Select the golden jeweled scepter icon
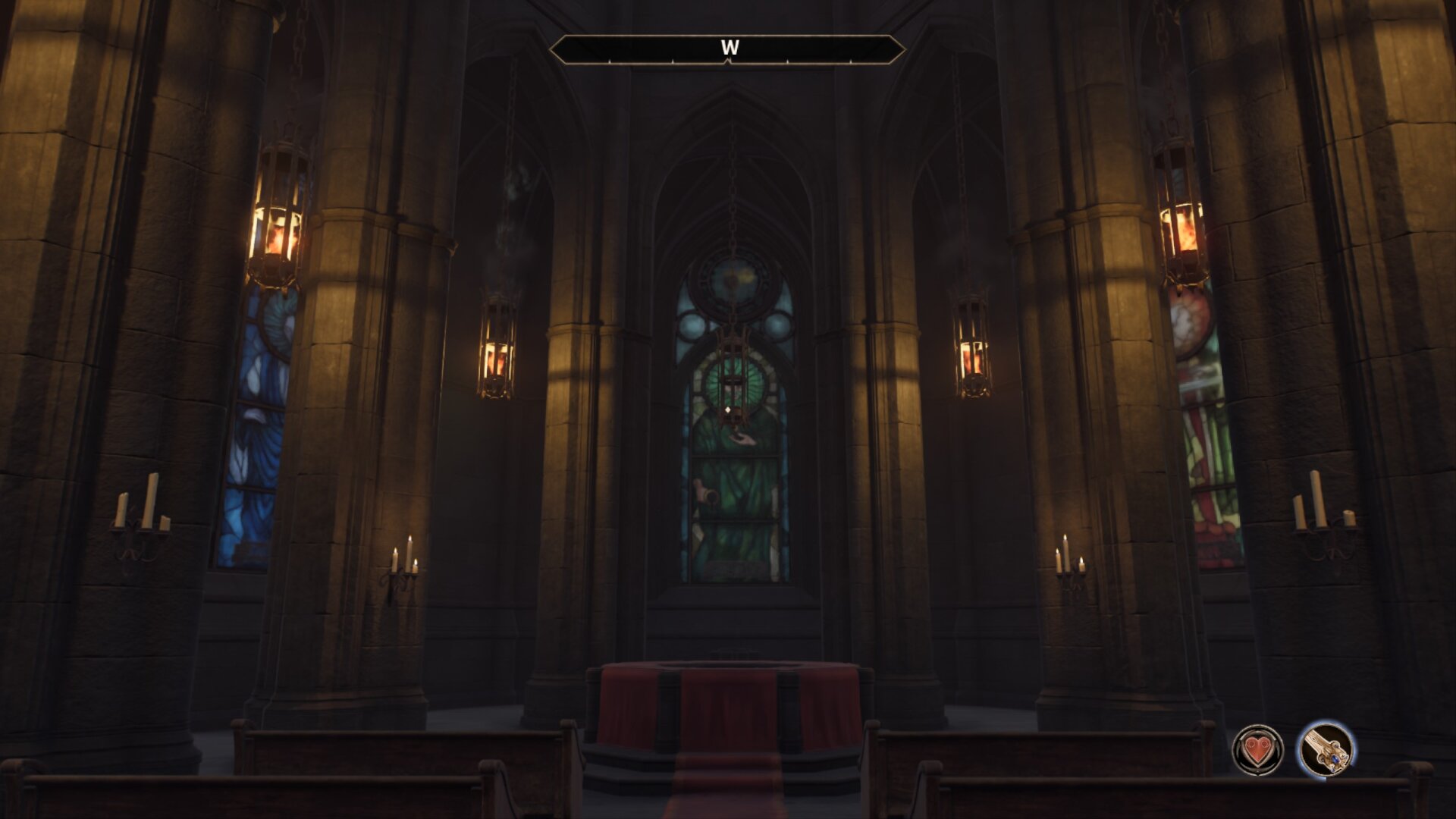The image size is (1456, 819). click(x=1327, y=748)
